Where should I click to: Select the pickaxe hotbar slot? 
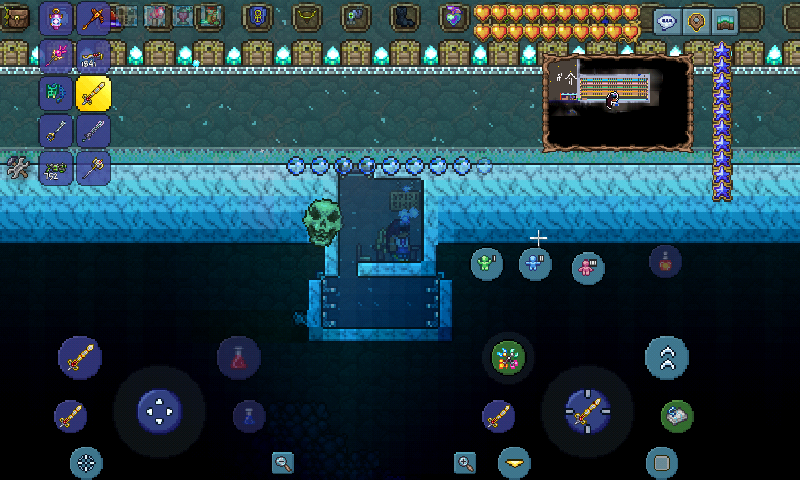pos(93,19)
